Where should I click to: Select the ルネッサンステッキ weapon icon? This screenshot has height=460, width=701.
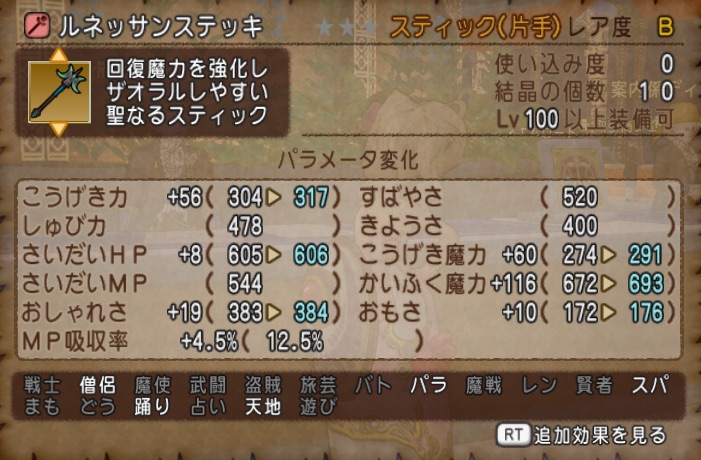tap(58, 92)
